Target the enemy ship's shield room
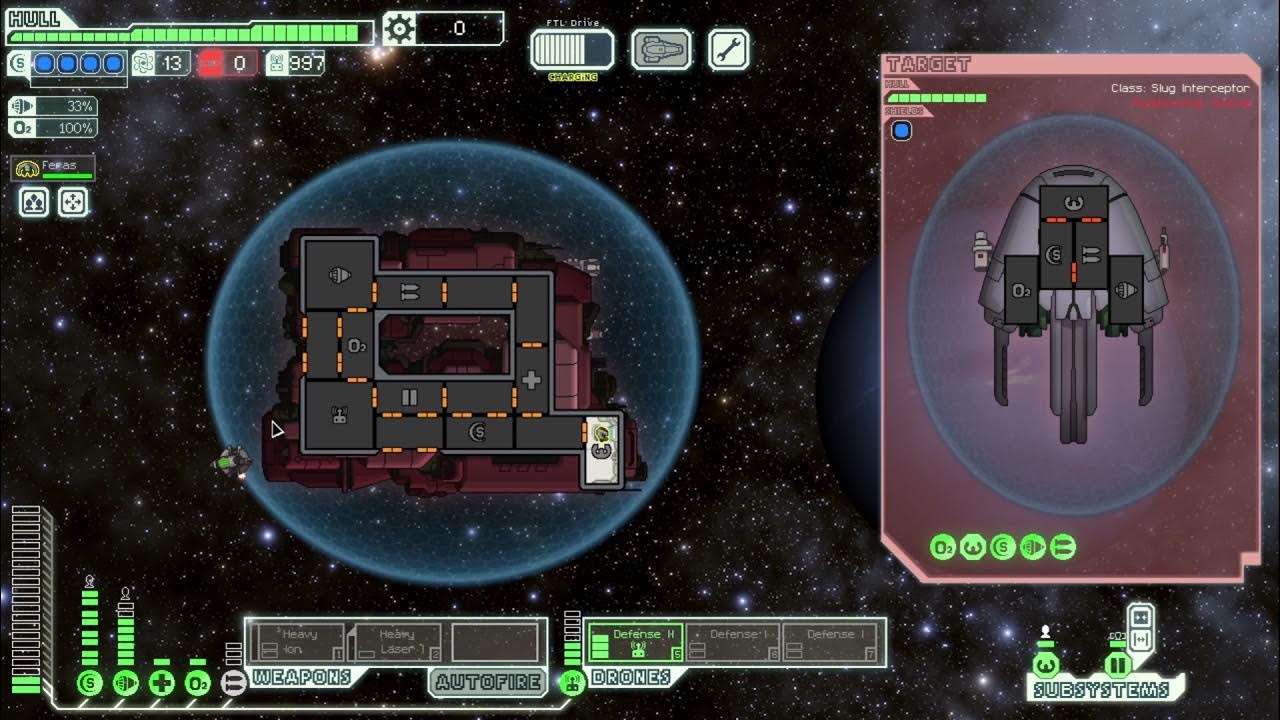1280x720 pixels. coord(1054,256)
